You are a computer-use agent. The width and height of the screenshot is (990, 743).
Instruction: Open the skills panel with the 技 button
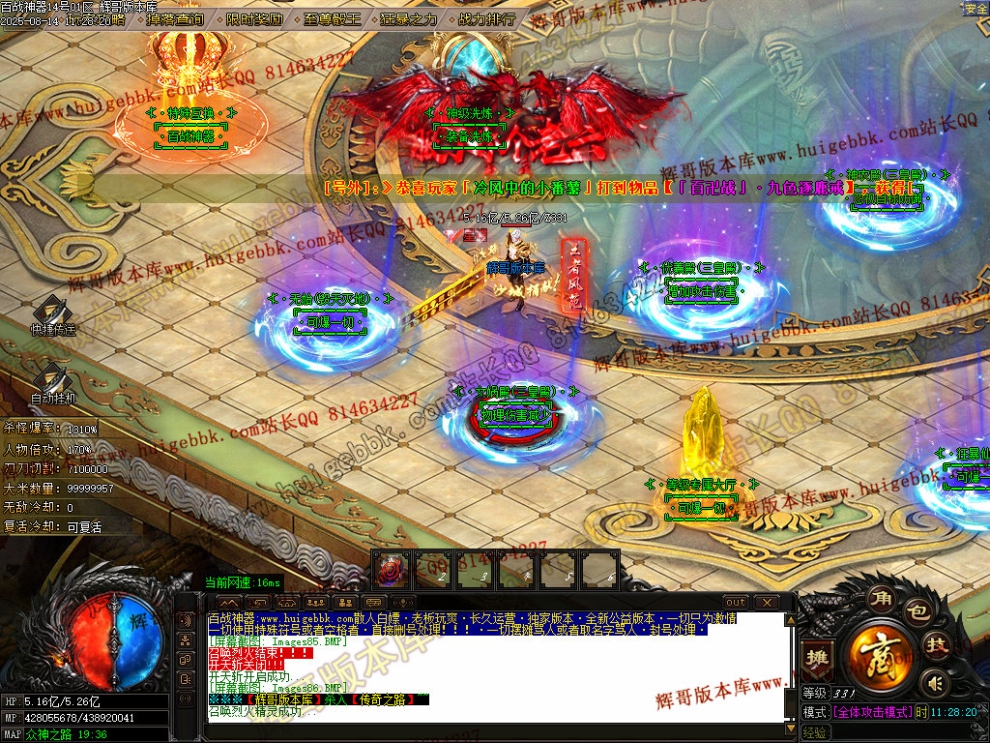pyautogui.click(x=937, y=647)
